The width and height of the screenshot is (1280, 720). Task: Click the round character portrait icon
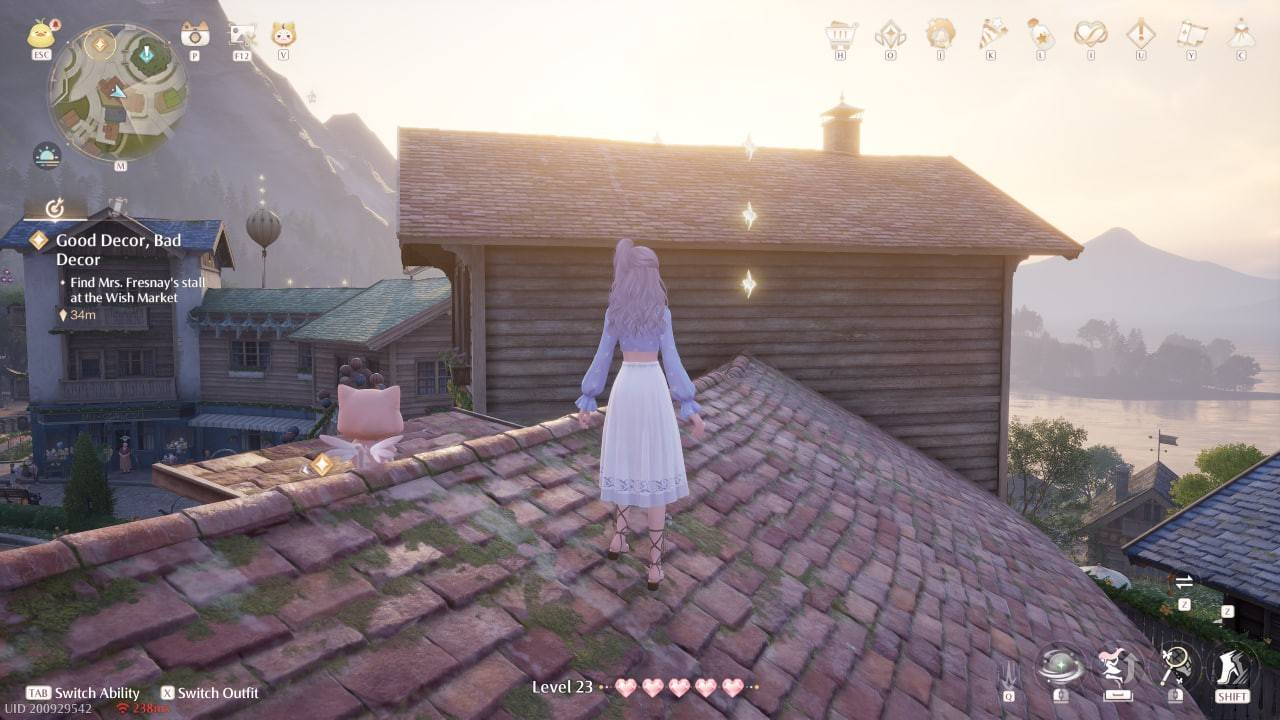pos(940,34)
